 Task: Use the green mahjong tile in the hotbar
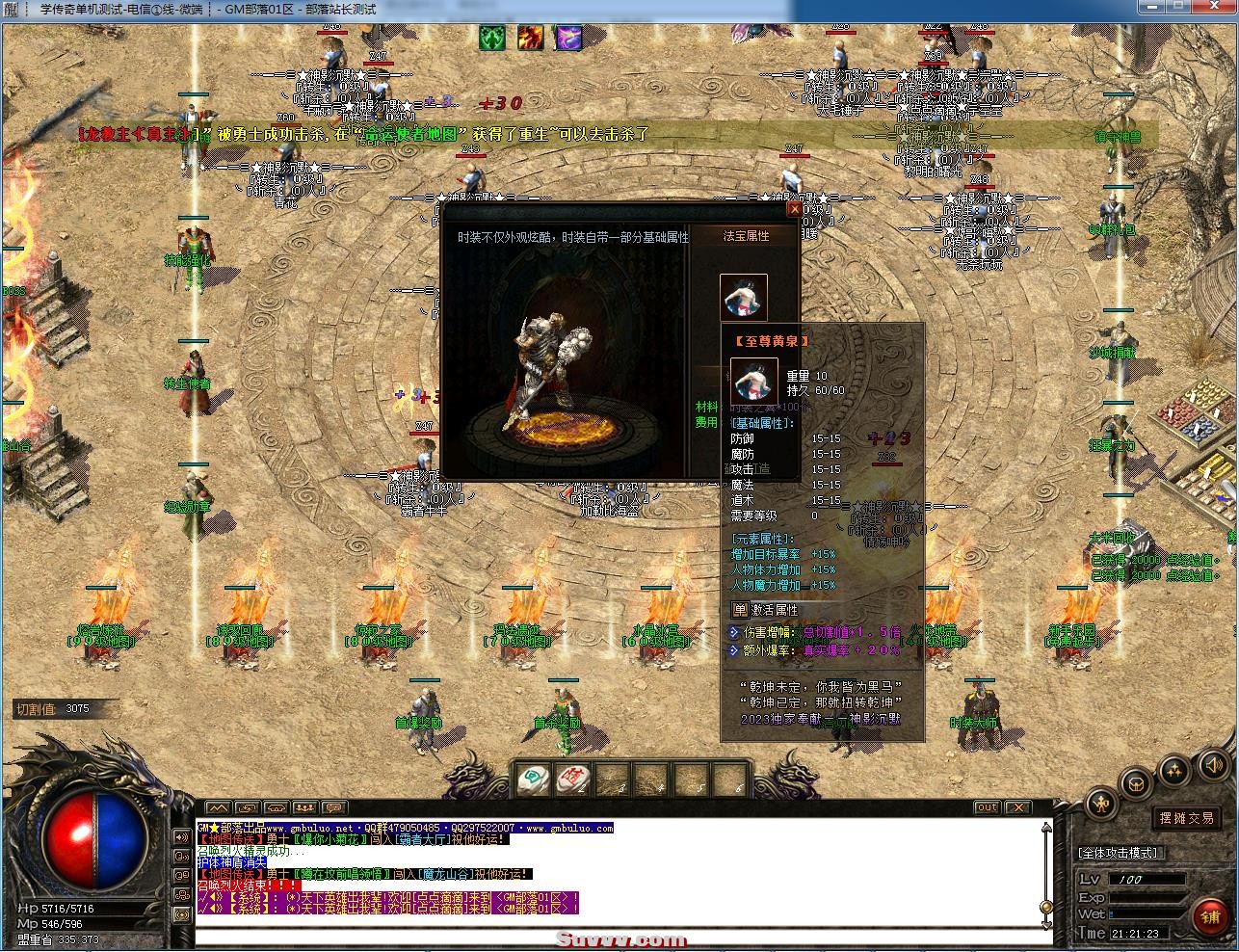pyautogui.click(x=534, y=779)
